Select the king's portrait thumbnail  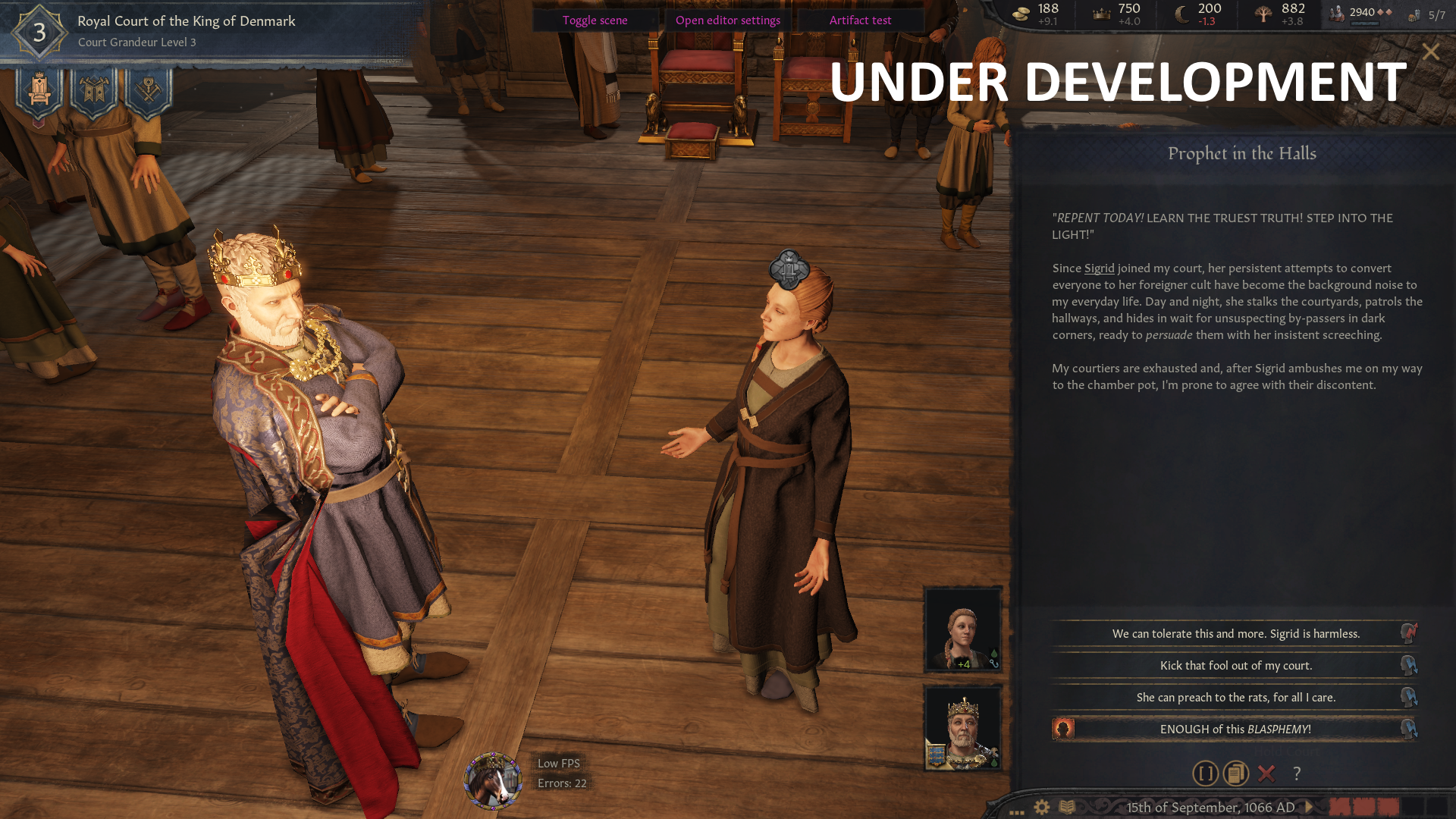coord(962,728)
